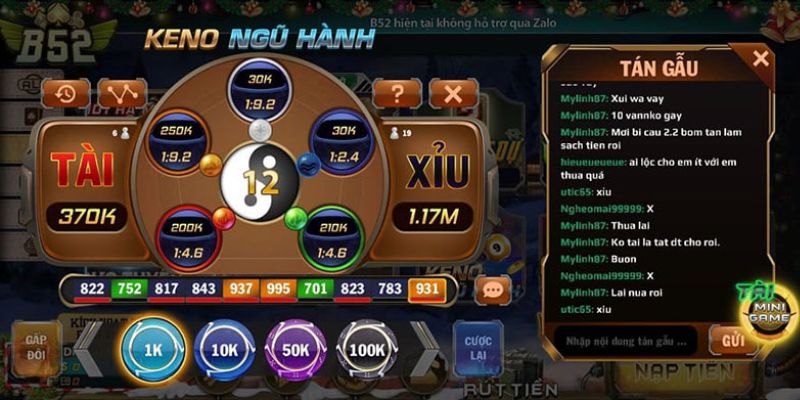Open the round history clock button
Screen dimensions: 800x400
(x=68, y=94)
